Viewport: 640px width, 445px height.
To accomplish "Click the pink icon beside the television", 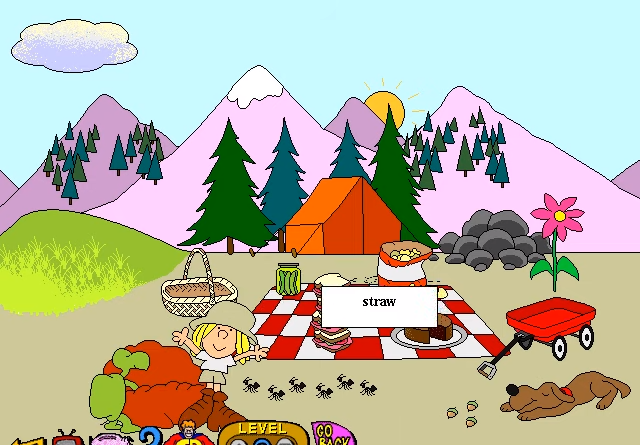I will tap(111, 439).
